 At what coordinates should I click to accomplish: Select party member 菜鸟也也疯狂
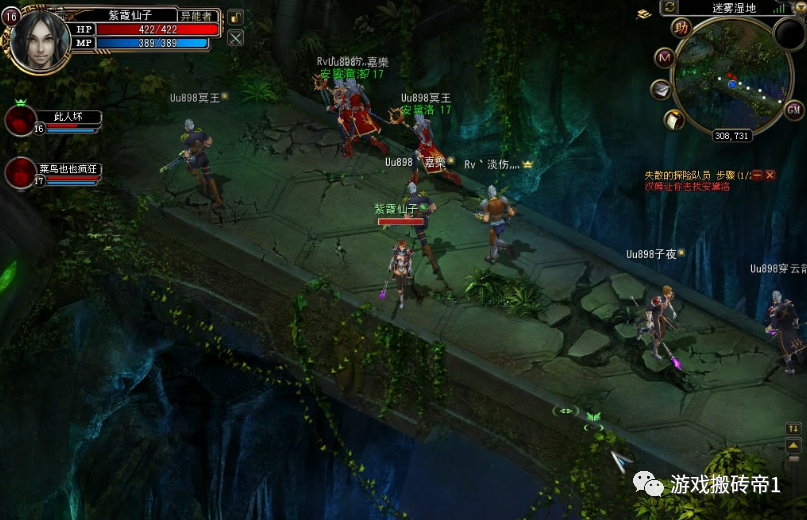tap(21, 172)
